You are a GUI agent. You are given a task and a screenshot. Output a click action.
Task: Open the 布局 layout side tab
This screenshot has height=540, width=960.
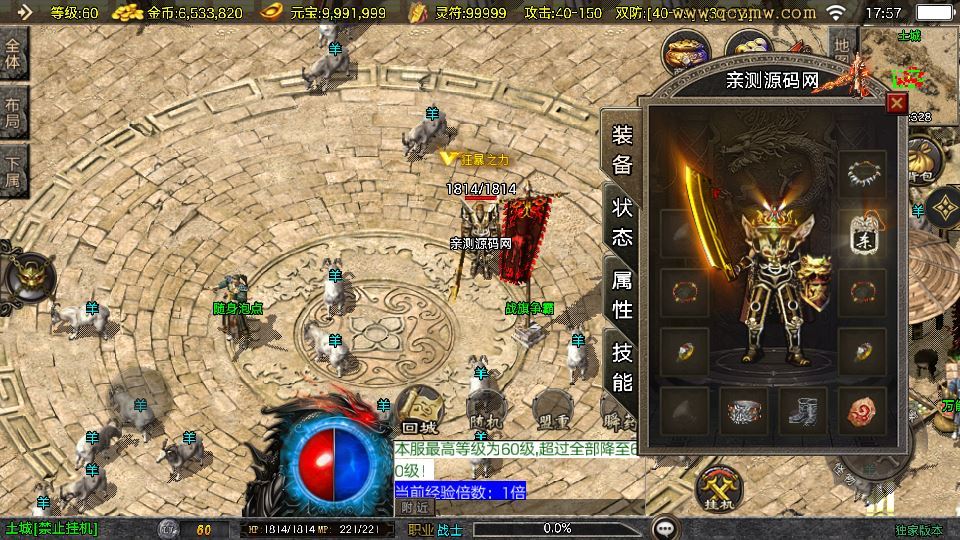coord(13,113)
